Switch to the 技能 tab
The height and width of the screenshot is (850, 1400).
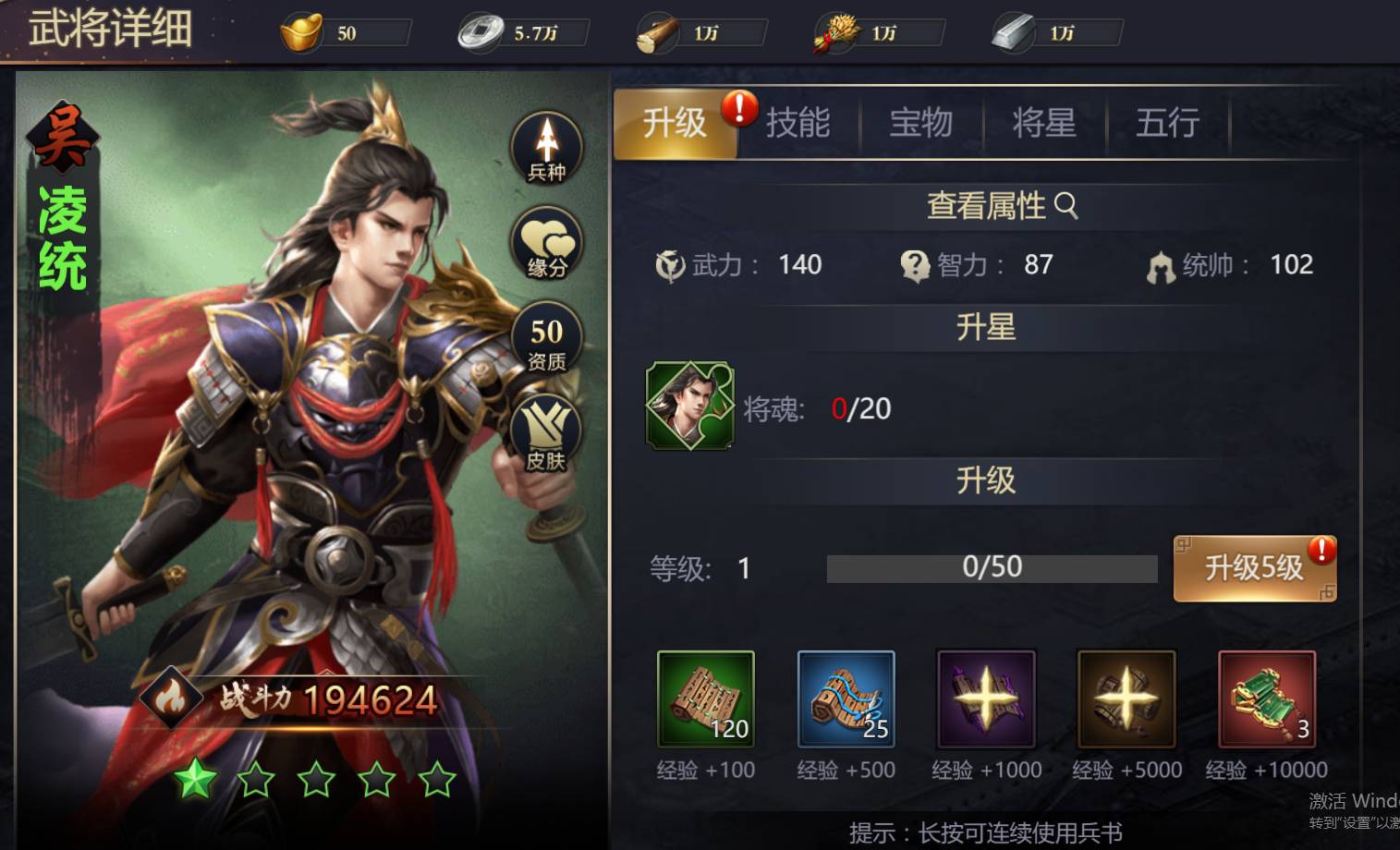pos(797,123)
